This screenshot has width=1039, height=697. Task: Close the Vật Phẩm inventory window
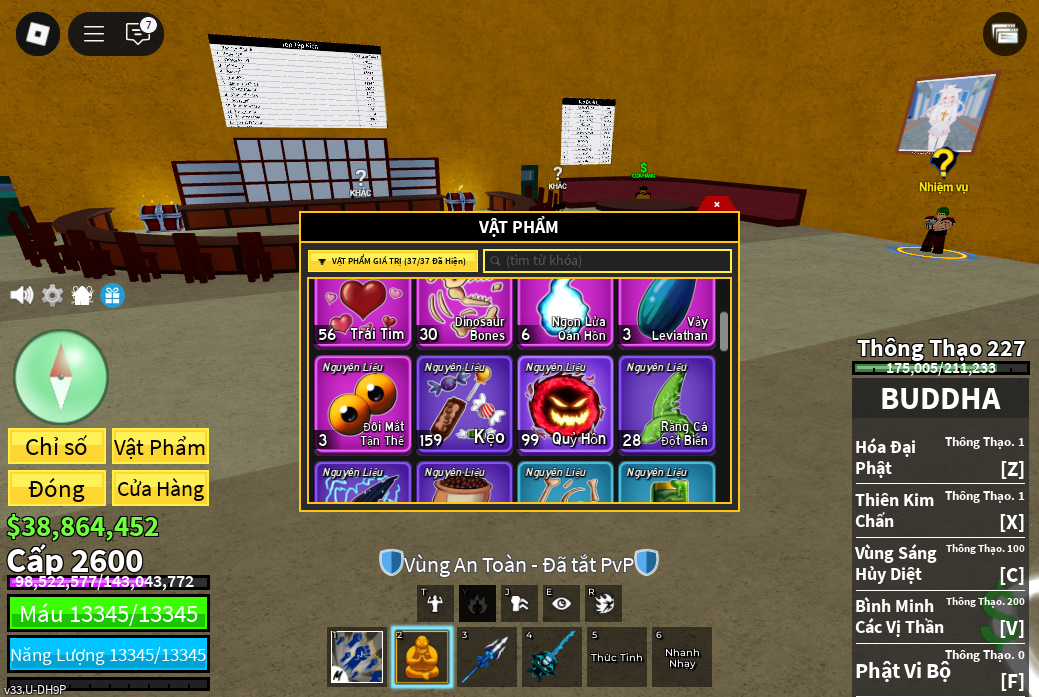[716, 204]
